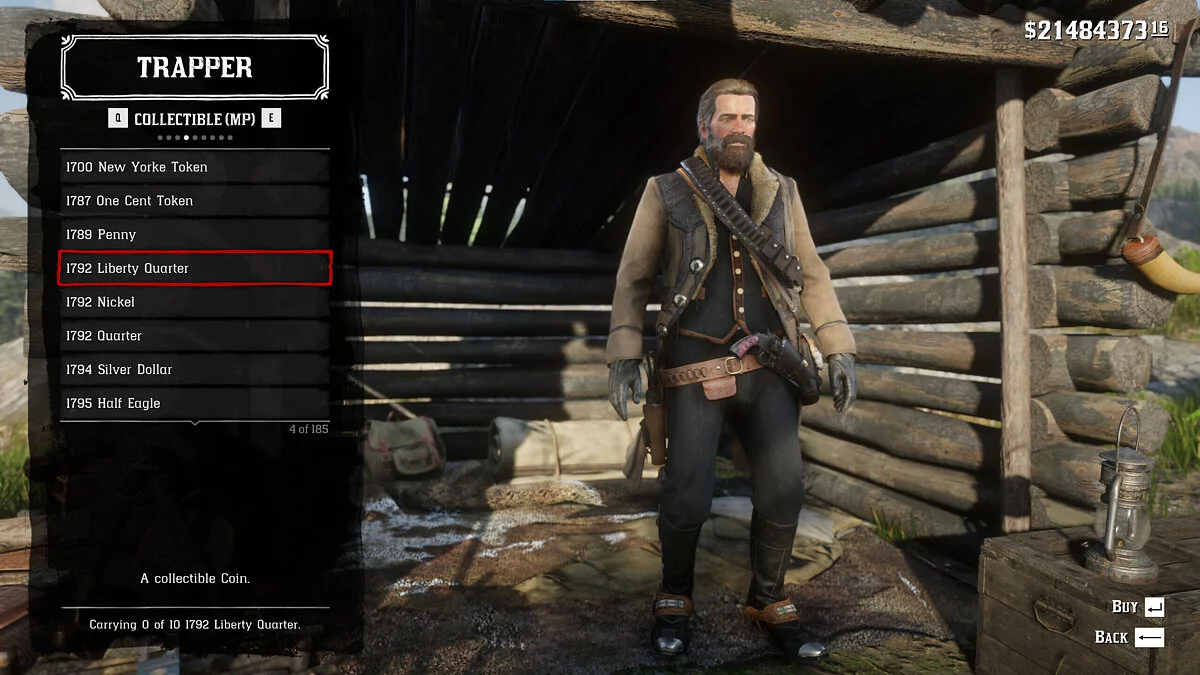Select the 1700 New Yorke Token entry
This screenshot has width=1200, height=675.
[x=195, y=167]
